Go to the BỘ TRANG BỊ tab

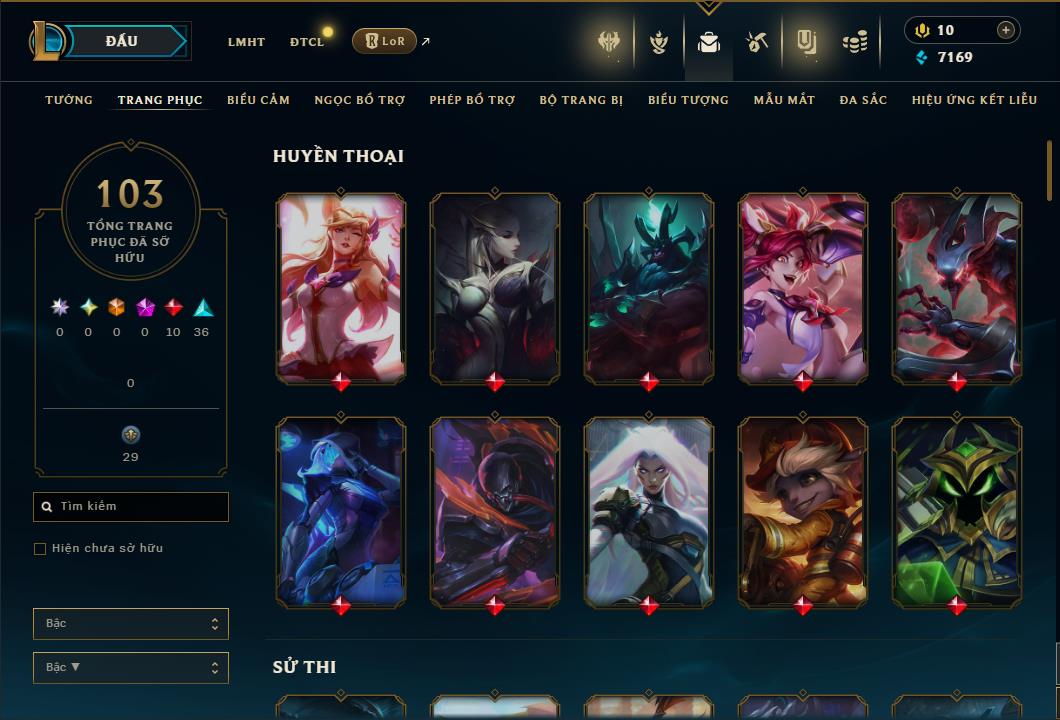click(x=581, y=100)
